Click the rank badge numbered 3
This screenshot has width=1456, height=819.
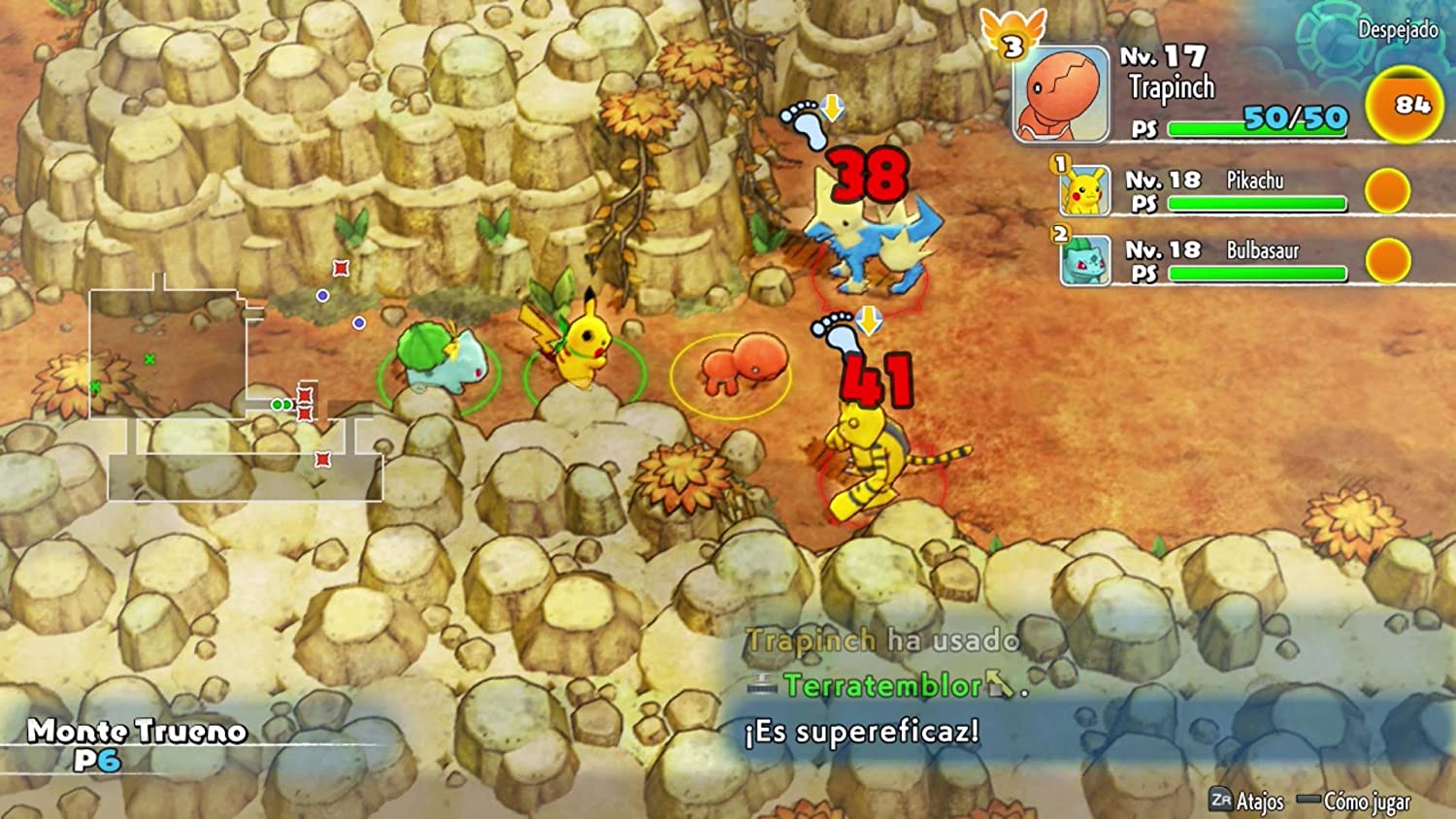click(1012, 45)
